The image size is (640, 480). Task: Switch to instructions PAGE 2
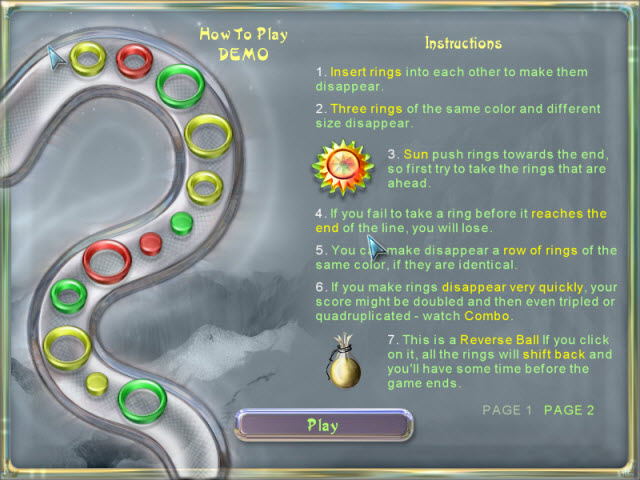click(x=569, y=410)
